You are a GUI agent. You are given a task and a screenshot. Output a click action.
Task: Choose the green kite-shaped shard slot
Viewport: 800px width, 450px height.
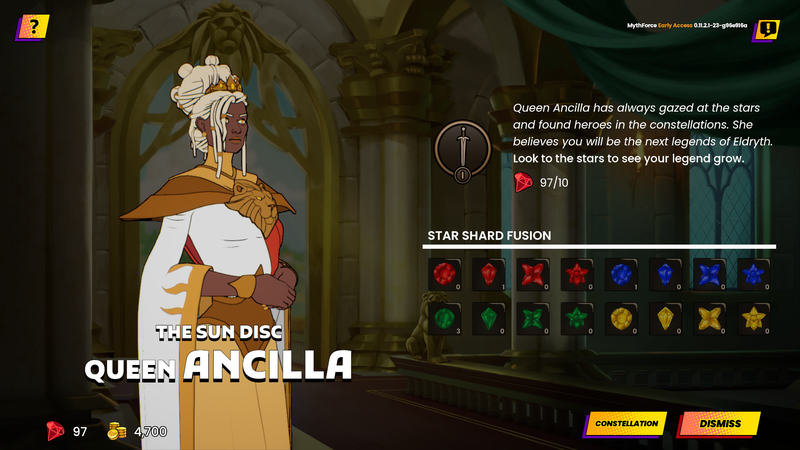click(488, 318)
